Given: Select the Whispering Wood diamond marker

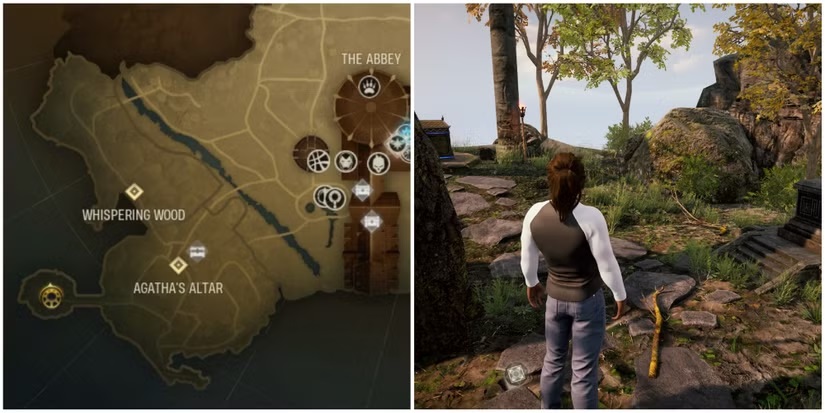Looking at the screenshot, I should pos(134,192).
